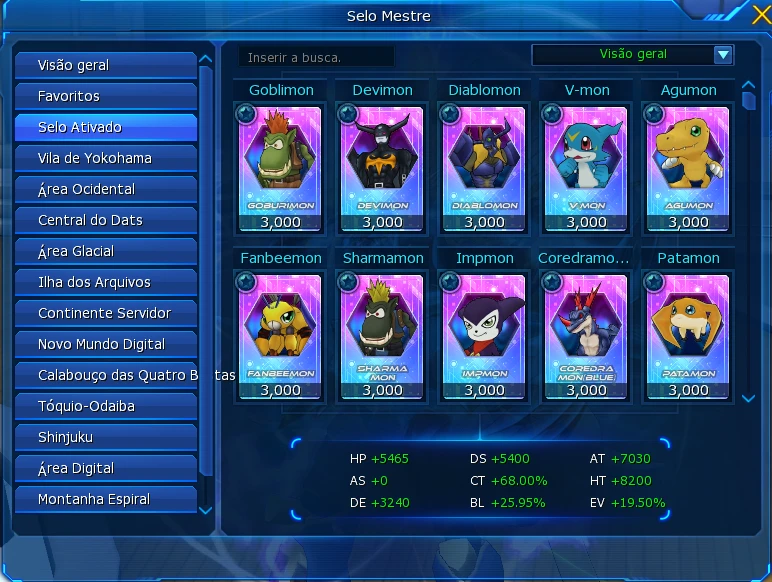
Task: Select the Goblimon seal card
Action: pos(281,160)
